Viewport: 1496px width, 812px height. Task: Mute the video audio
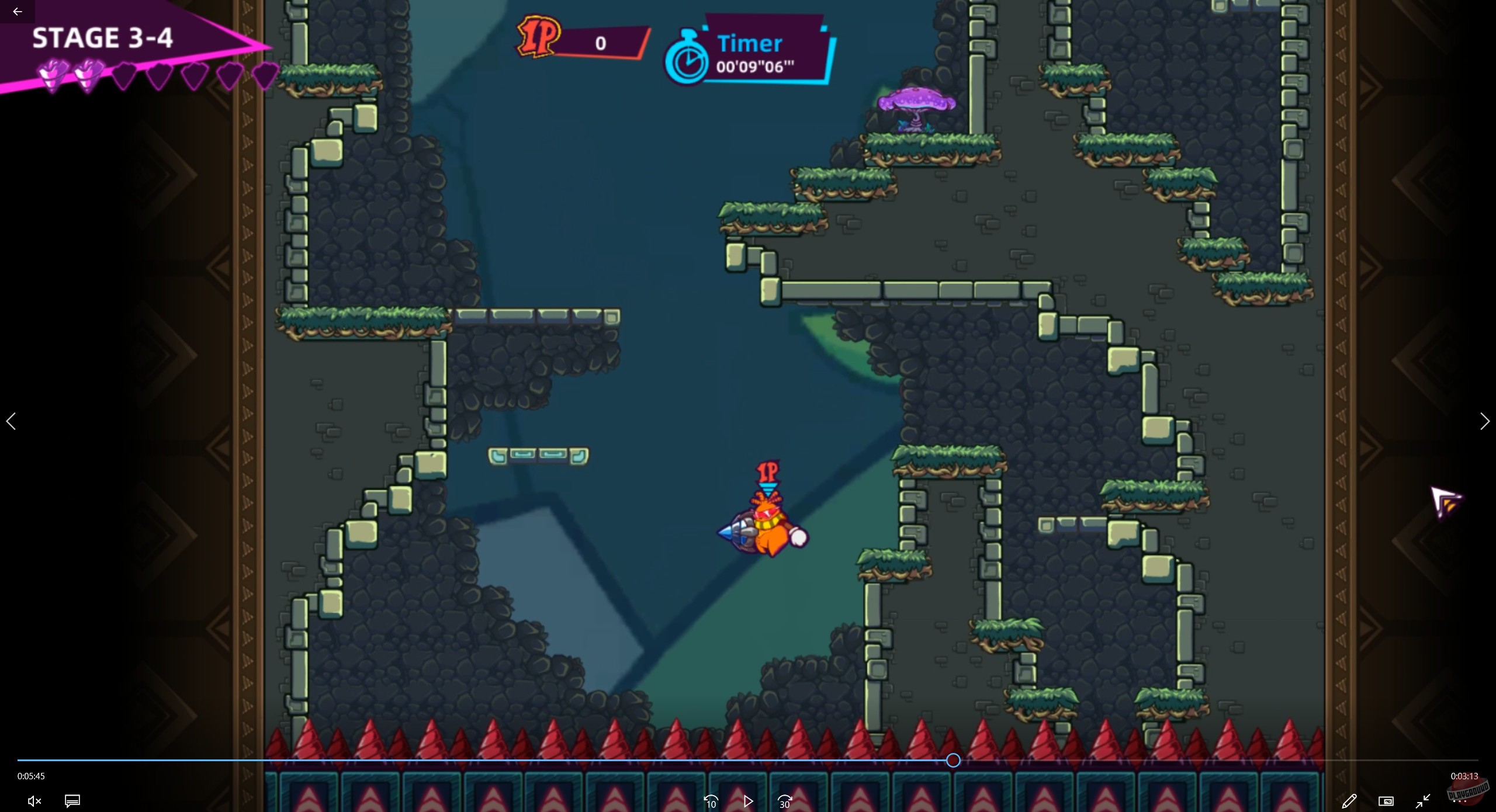(34, 801)
